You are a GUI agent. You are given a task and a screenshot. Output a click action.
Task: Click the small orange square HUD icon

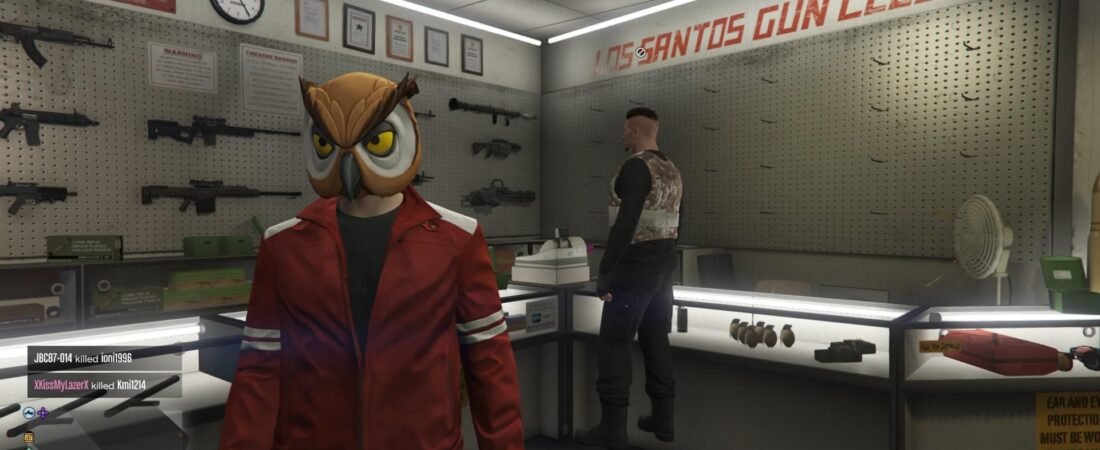tap(29, 437)
